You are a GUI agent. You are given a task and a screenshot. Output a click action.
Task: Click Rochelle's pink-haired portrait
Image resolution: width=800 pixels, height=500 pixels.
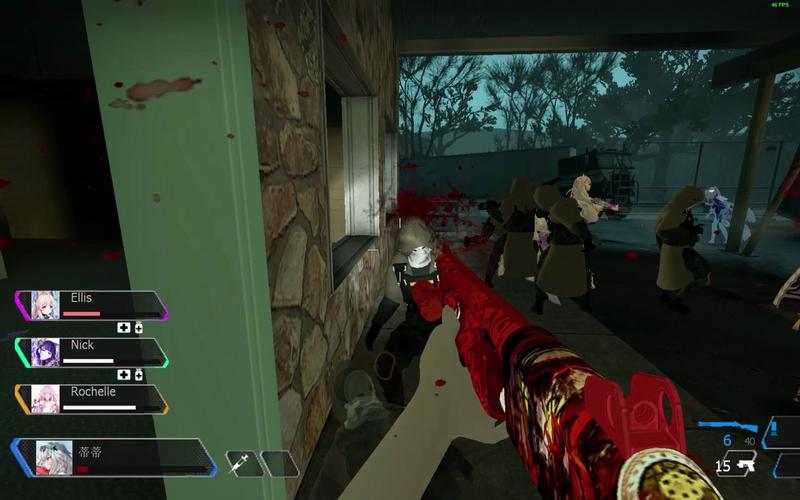pyautogui.click(x=45, y=399)
